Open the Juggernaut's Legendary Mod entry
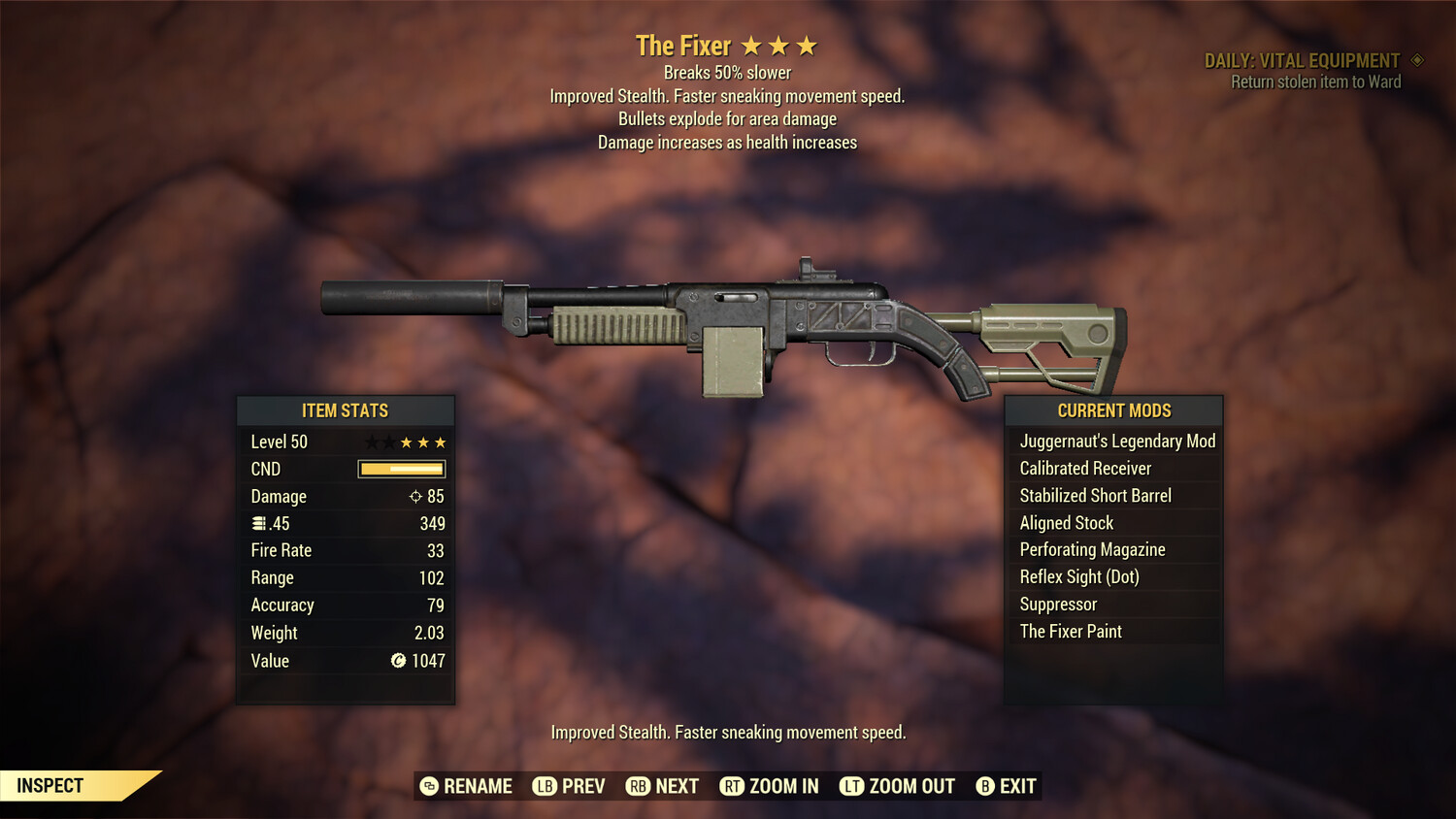Image resolution: width=1456 pixels, height=819 pixels. tap(1116, 441)
